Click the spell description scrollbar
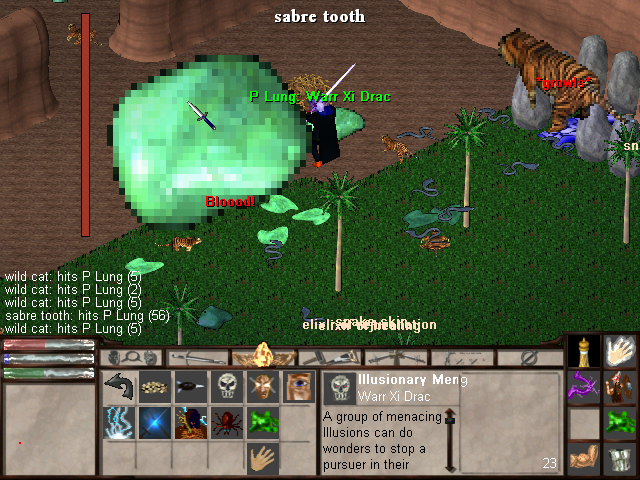640x480 pixels. pos(450,440)
